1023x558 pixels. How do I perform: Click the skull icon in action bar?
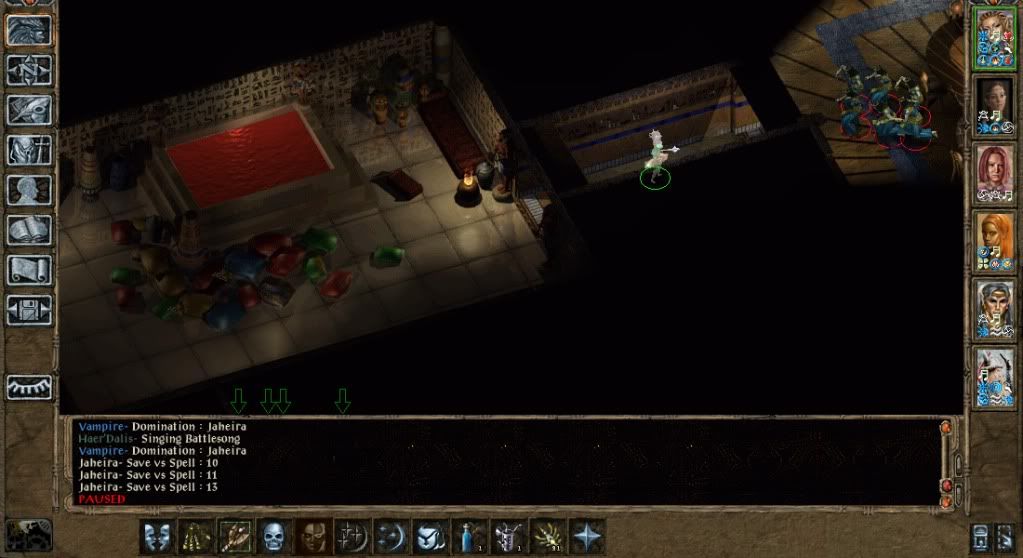click(x=274, y=535)
